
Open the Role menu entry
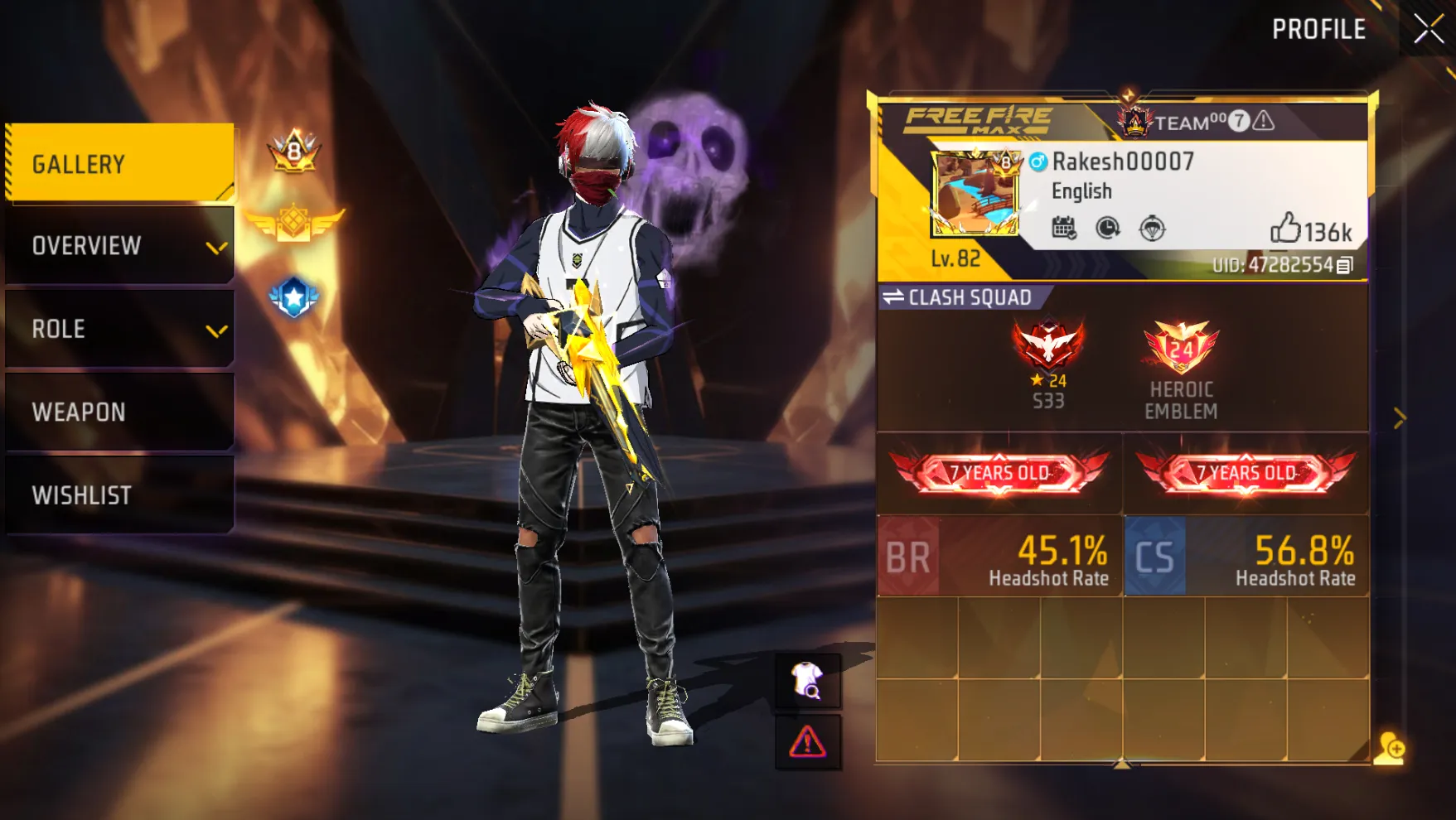(x=120, y=329)
